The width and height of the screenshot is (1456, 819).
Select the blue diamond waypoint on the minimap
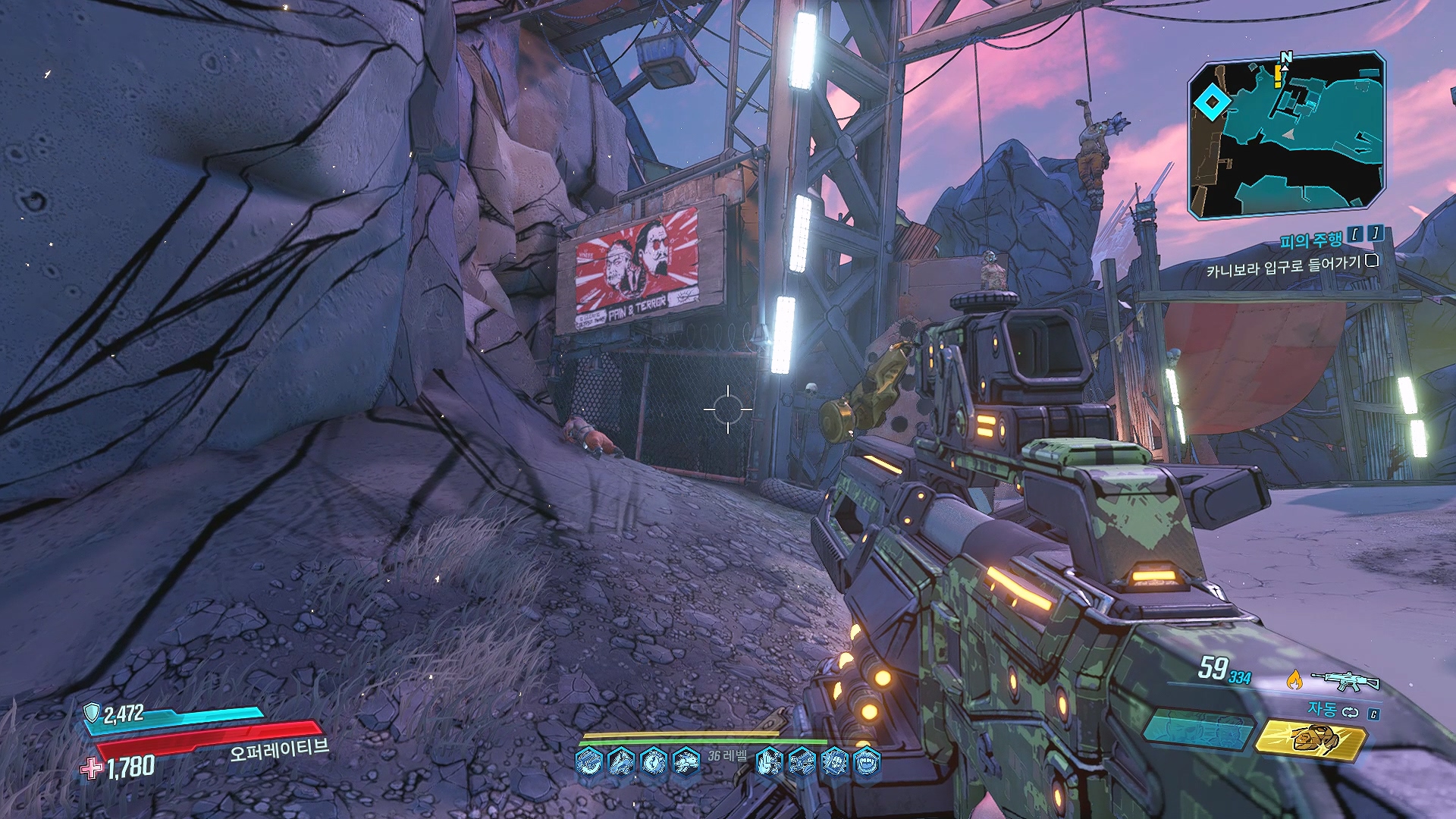click(x=1211, y=102)
